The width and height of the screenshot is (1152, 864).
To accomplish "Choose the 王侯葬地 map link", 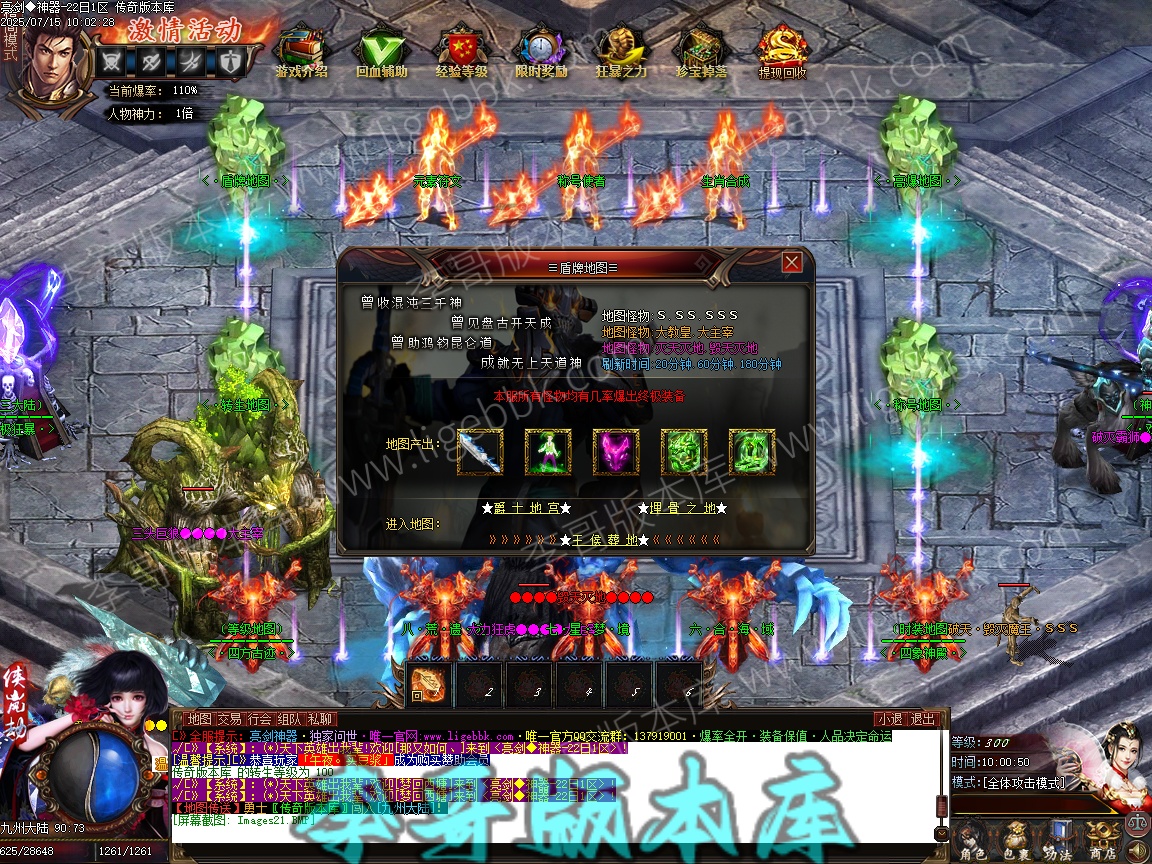I will [x=604, y=540].
